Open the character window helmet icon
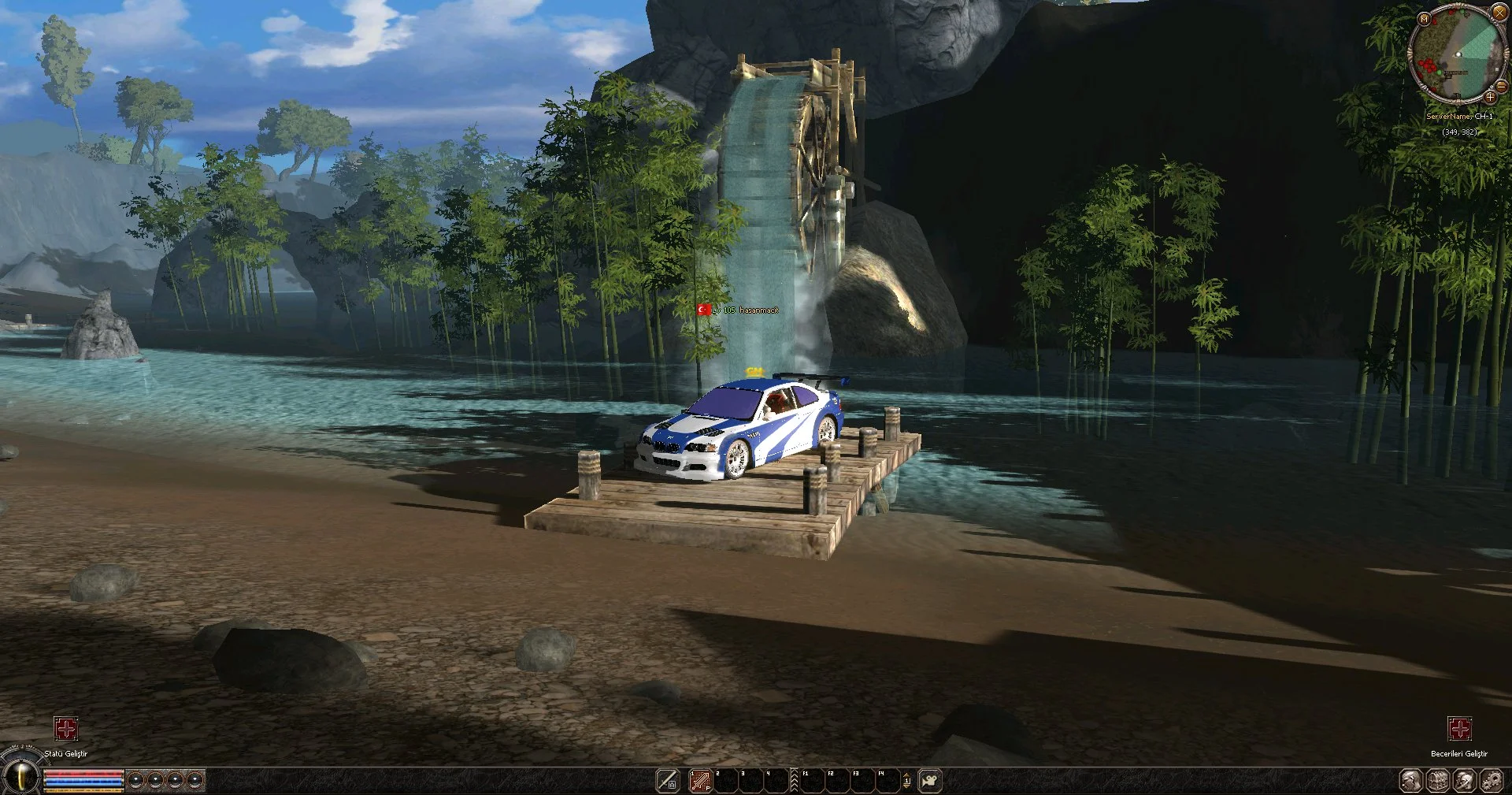1512x795 pixels. coord(1465,781)
